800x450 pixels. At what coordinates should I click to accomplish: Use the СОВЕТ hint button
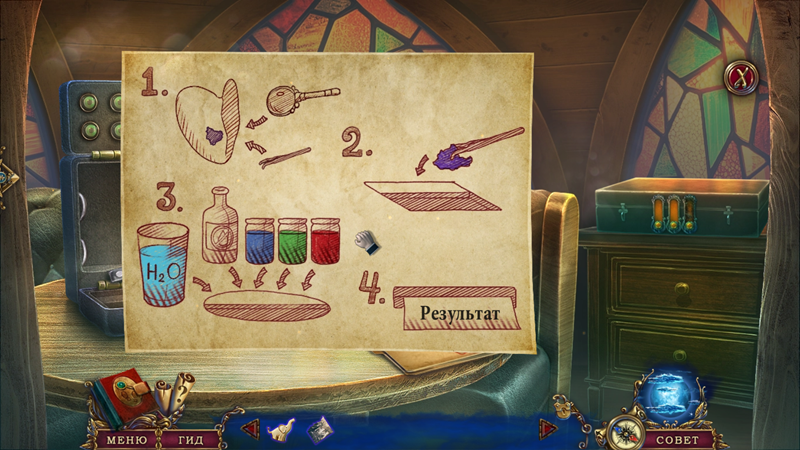click(676, 439)
